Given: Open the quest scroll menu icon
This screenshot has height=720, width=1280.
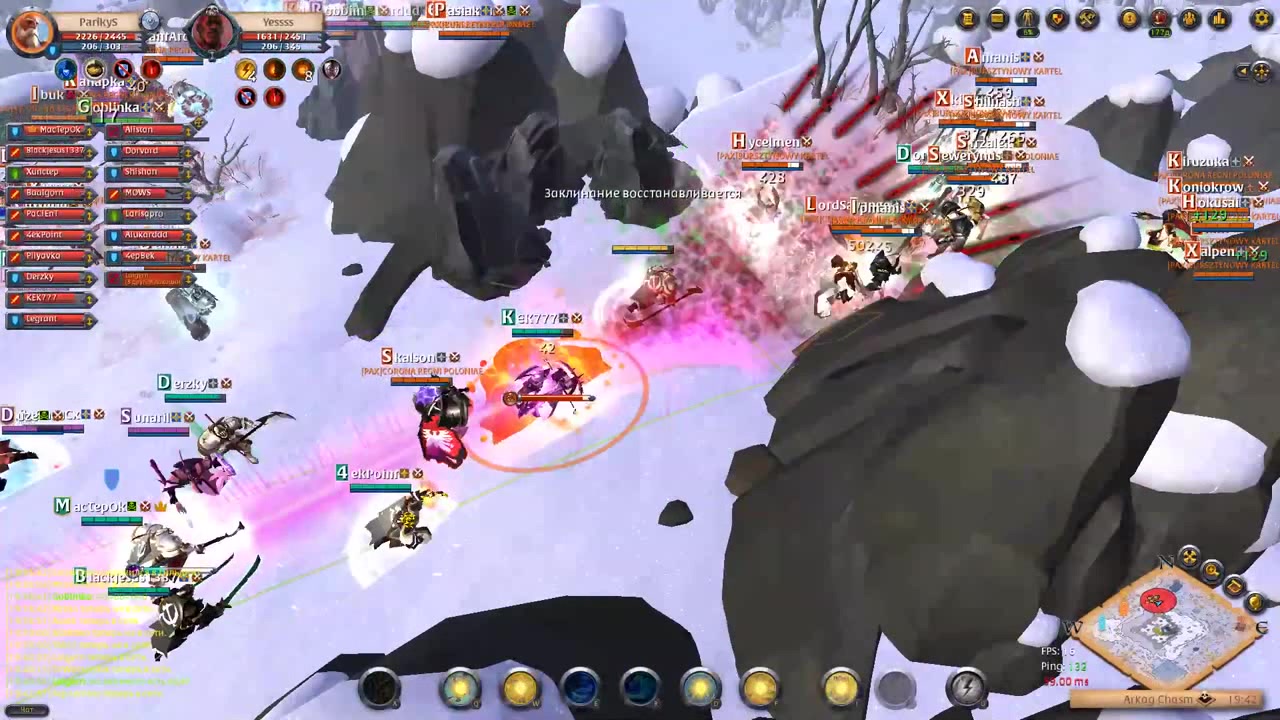Looking at the screenshot, I should (967, 19).
